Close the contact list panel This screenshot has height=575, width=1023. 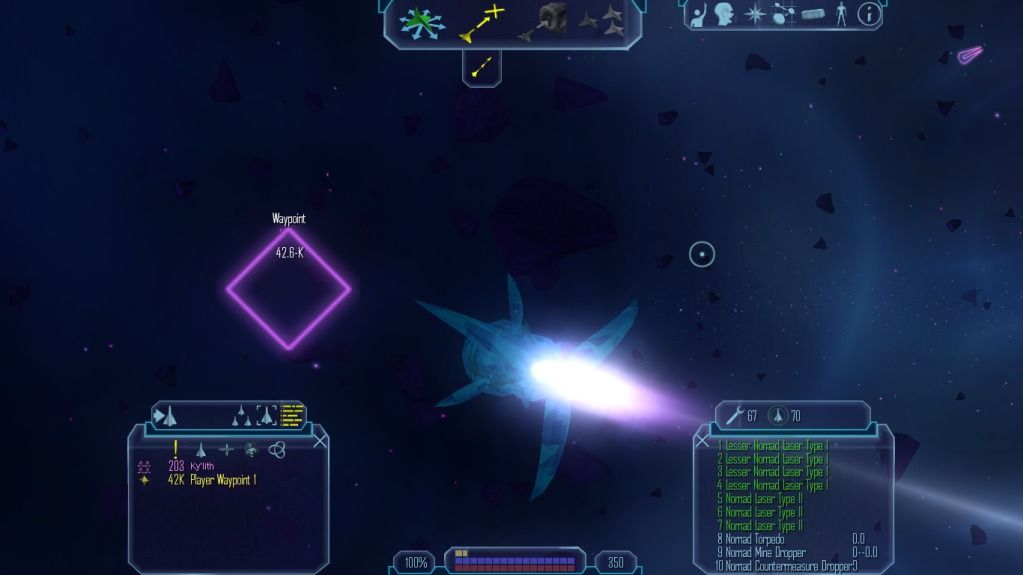tap(320, 439)
